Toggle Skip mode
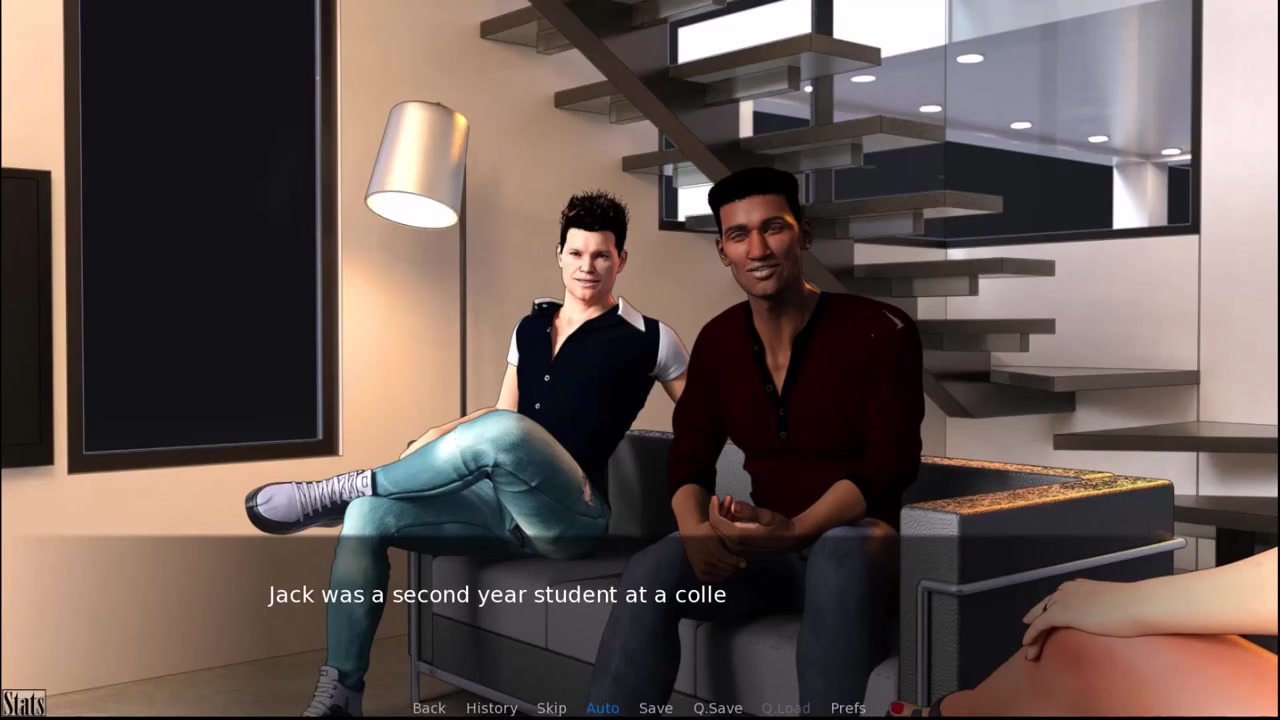The height and width of the screenshot is (720, 1280). tap(551, 708)
